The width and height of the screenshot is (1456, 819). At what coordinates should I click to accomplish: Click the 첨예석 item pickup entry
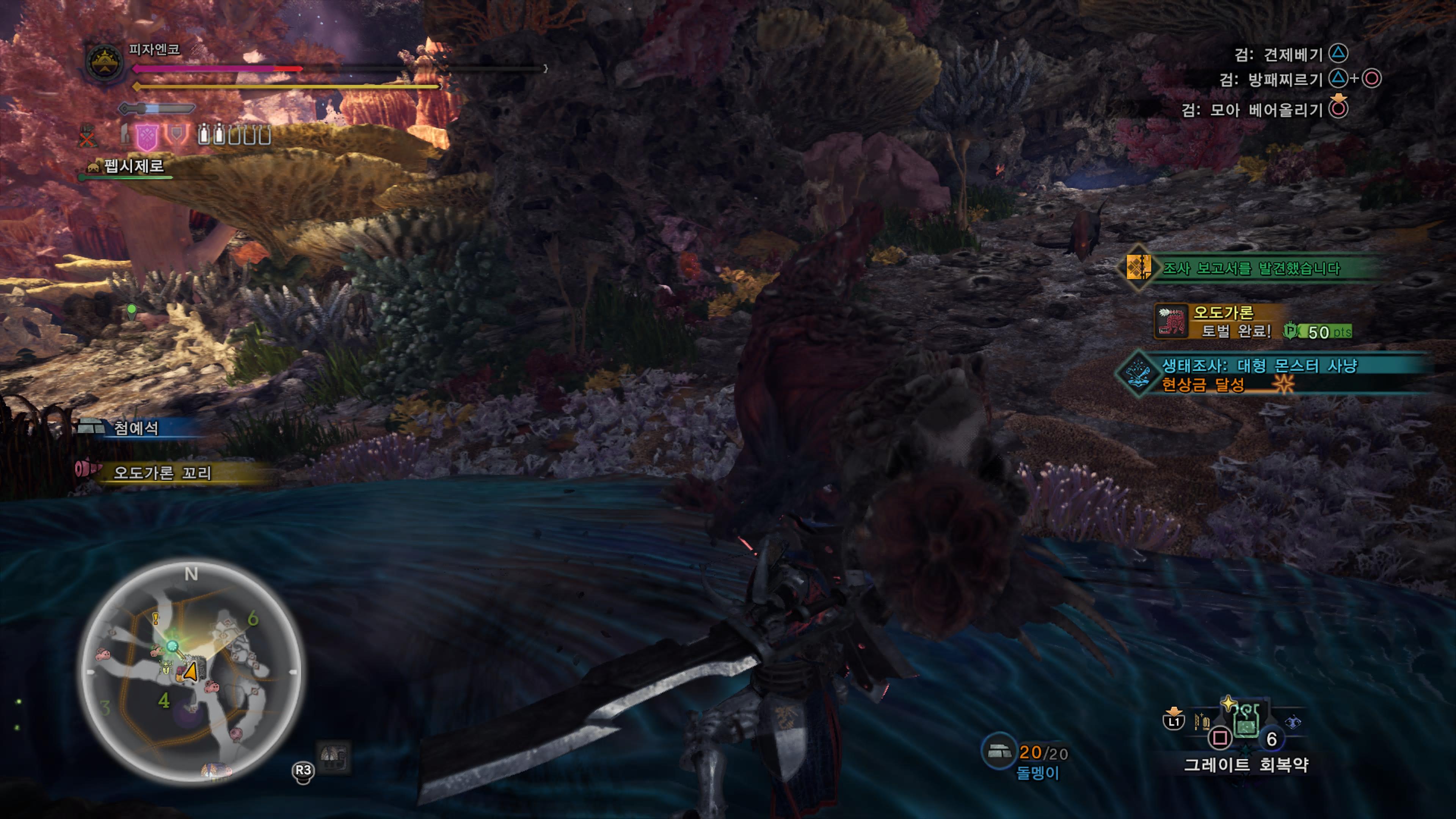click(136, 428)
